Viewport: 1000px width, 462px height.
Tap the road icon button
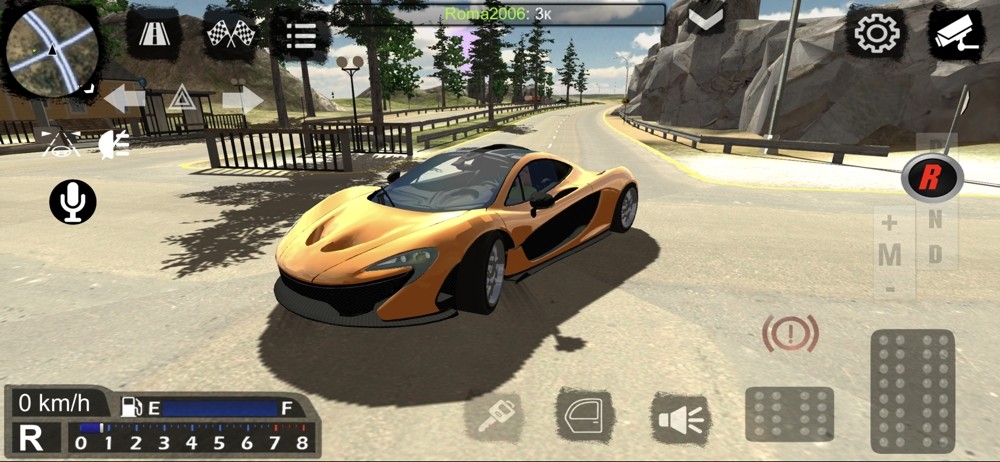coord(153,34)
